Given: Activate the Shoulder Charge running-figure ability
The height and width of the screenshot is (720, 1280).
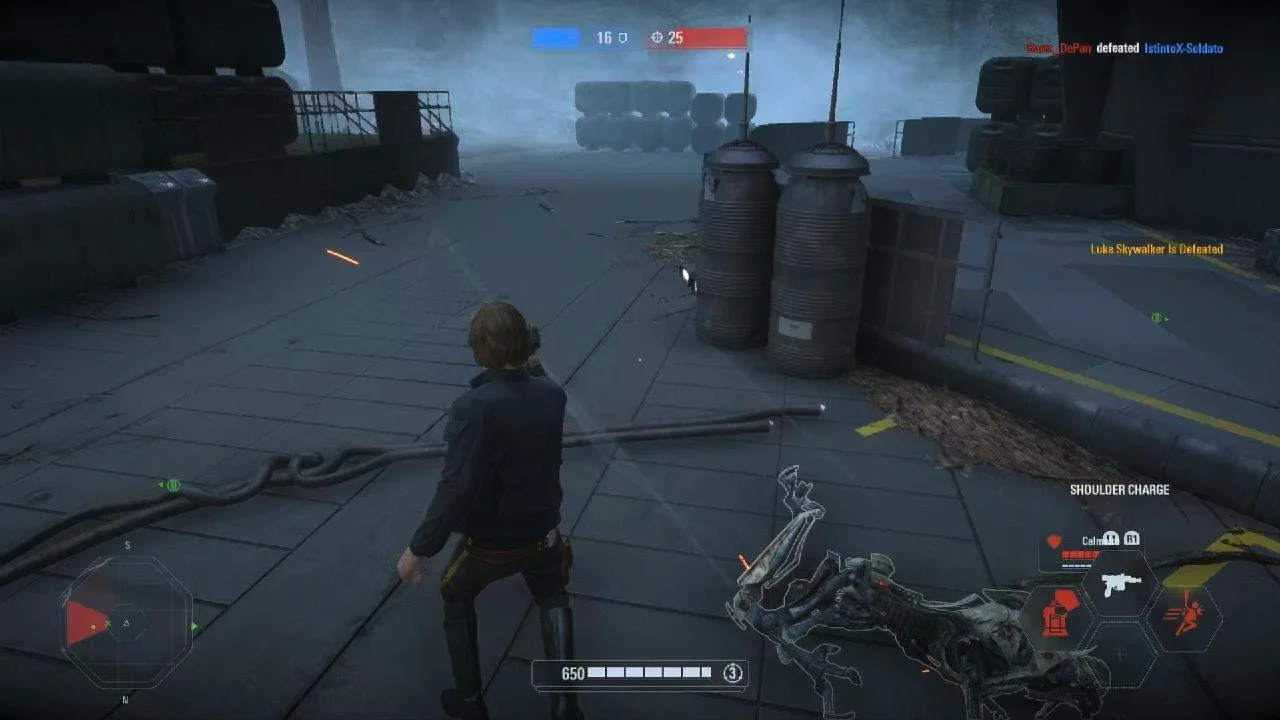Looking at the screenshot, I should pyautogui.click(x=1186, y=617).
